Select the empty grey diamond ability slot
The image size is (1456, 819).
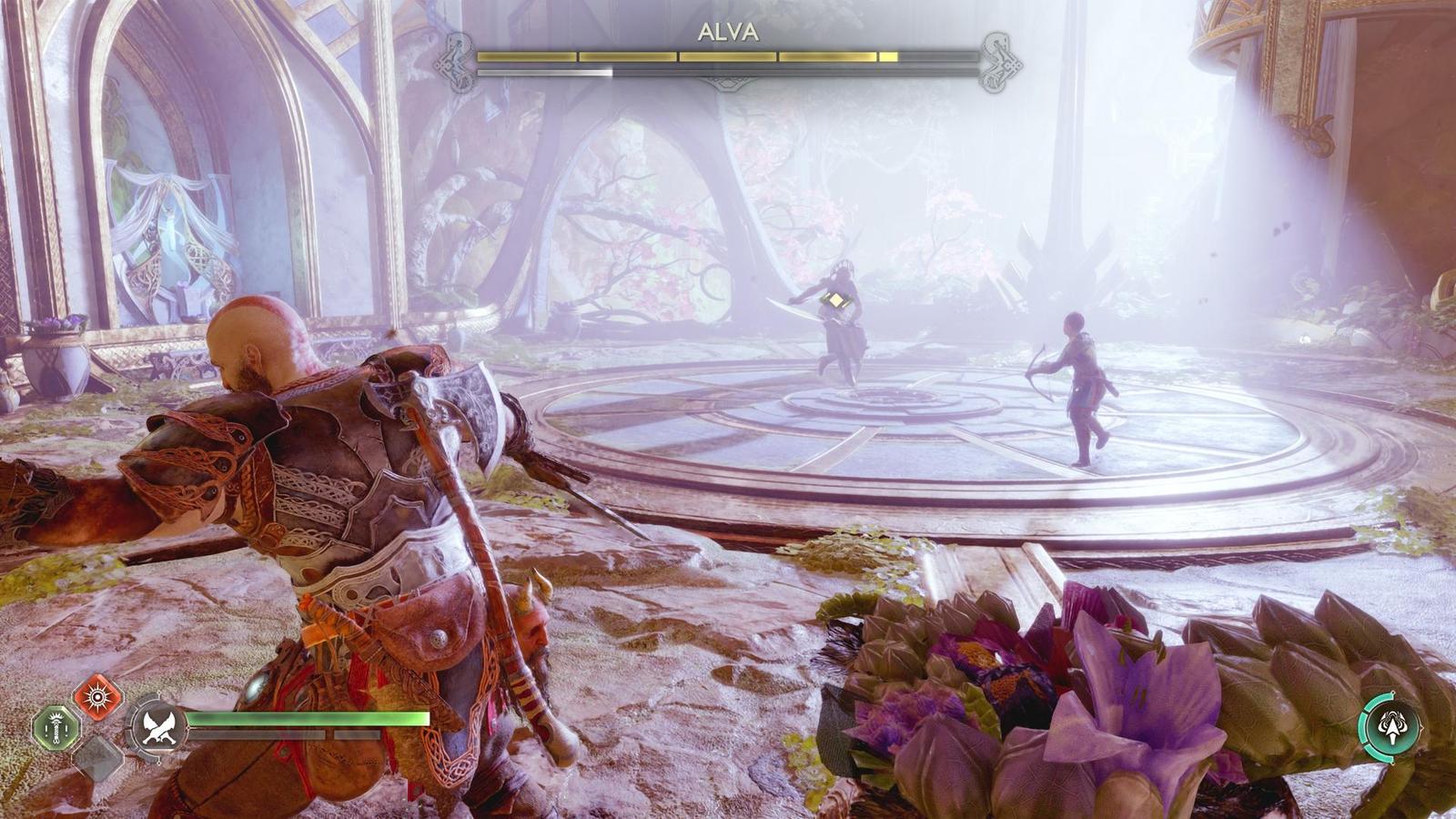click(x=97, y=756)
